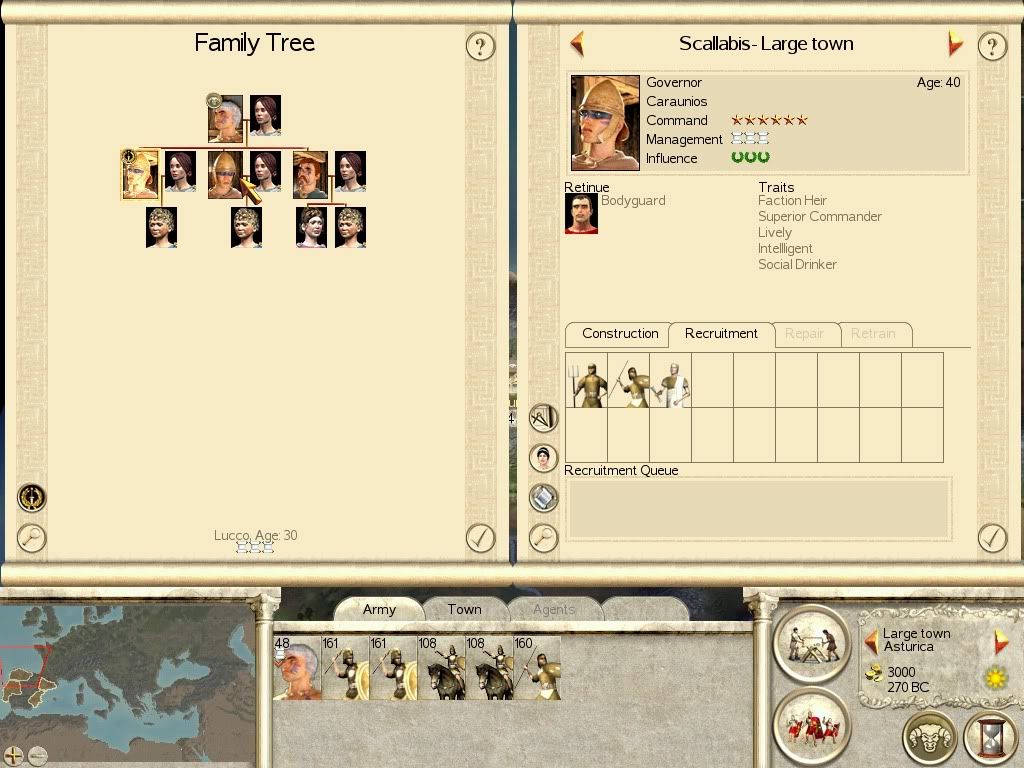The width and height of the screenshot is (1024, 768).
Task: Show the next settlement using Scallabis right arrow
Action: tap(955, 44)
